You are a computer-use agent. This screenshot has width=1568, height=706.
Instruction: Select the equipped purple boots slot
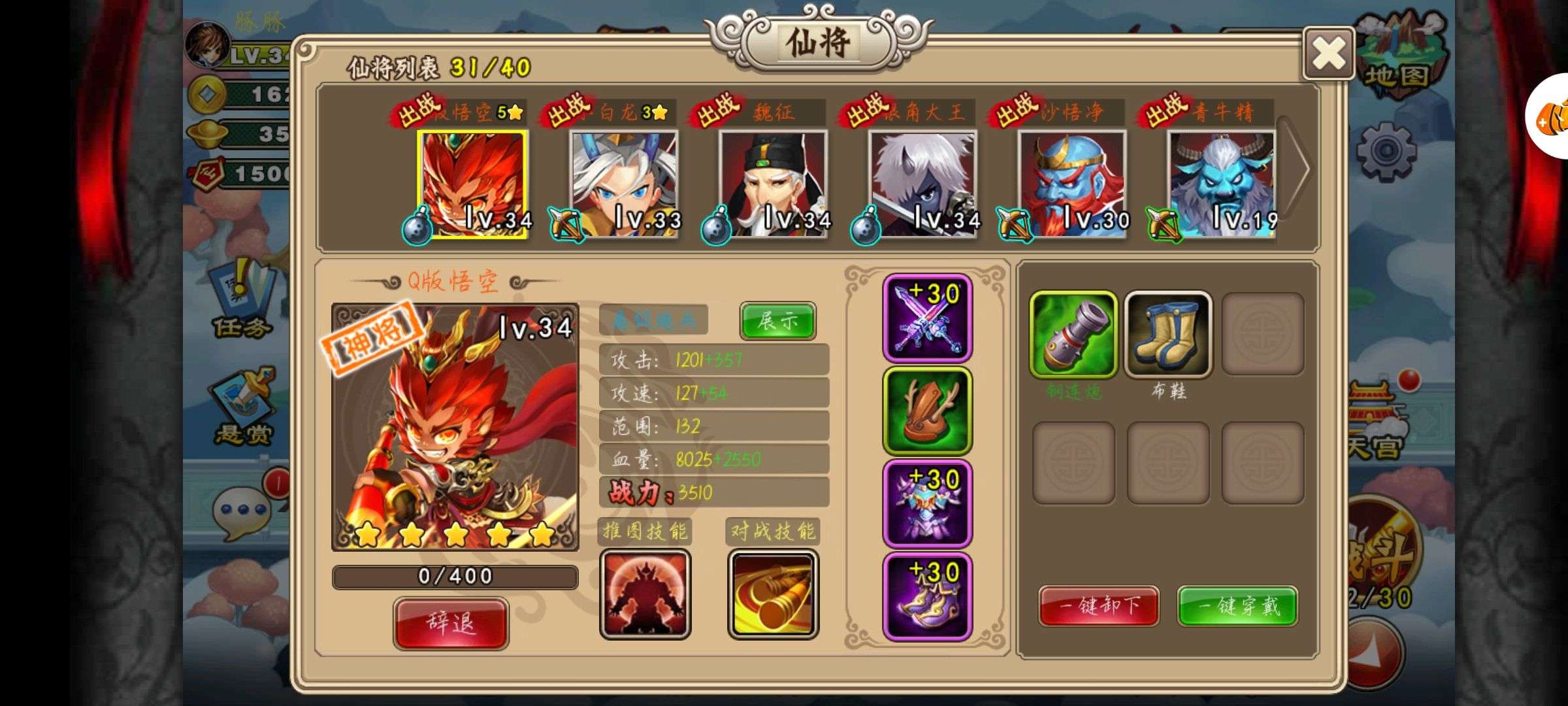(x=927, y=597)
